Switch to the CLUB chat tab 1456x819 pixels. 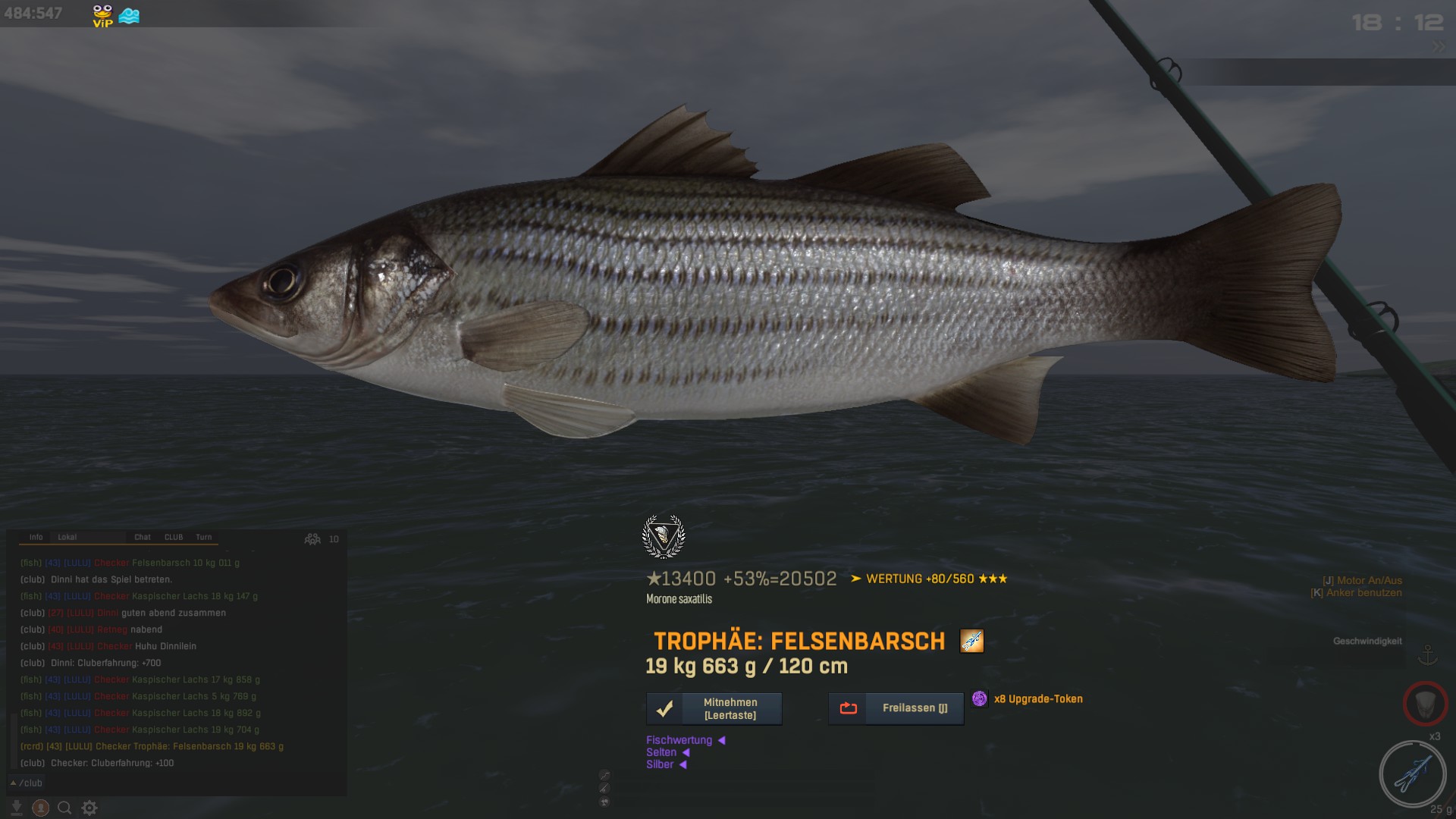(x=174, y=537)
